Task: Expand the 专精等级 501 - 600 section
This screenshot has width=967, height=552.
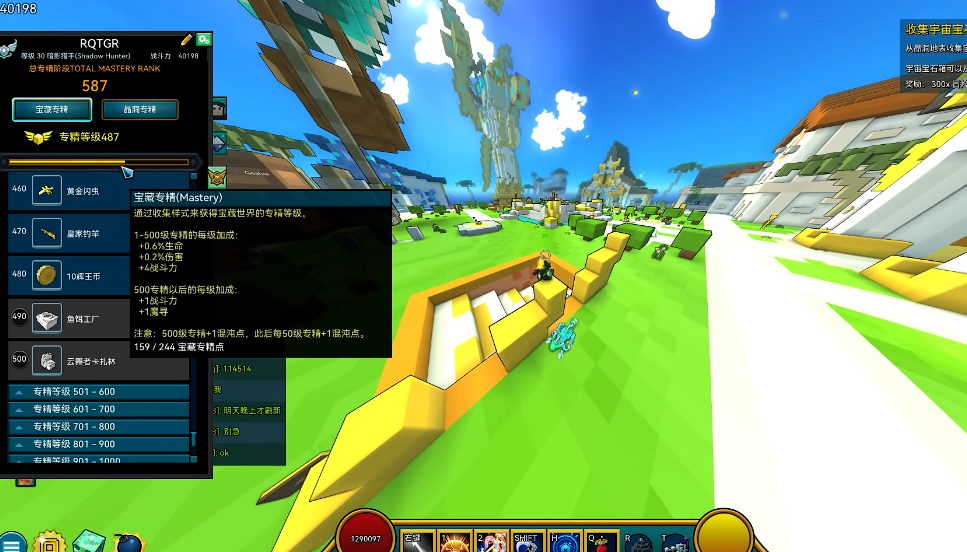Action: tap(98, 392)
